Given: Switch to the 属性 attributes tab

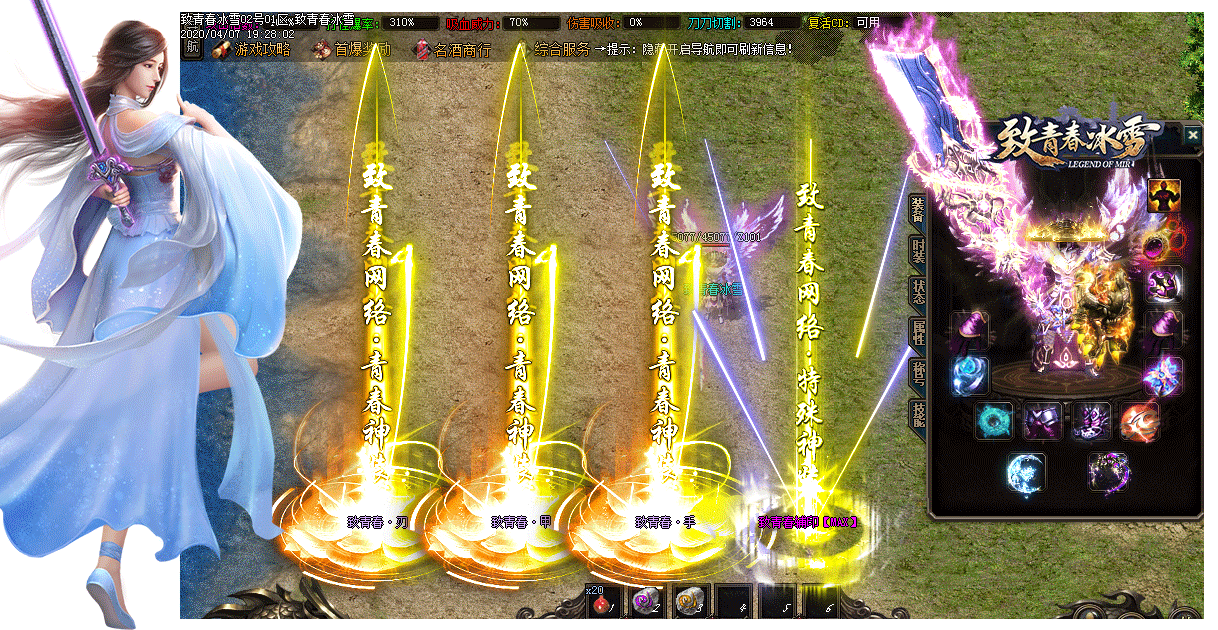Looking at the screenshot, I should [x=917, y=332].
